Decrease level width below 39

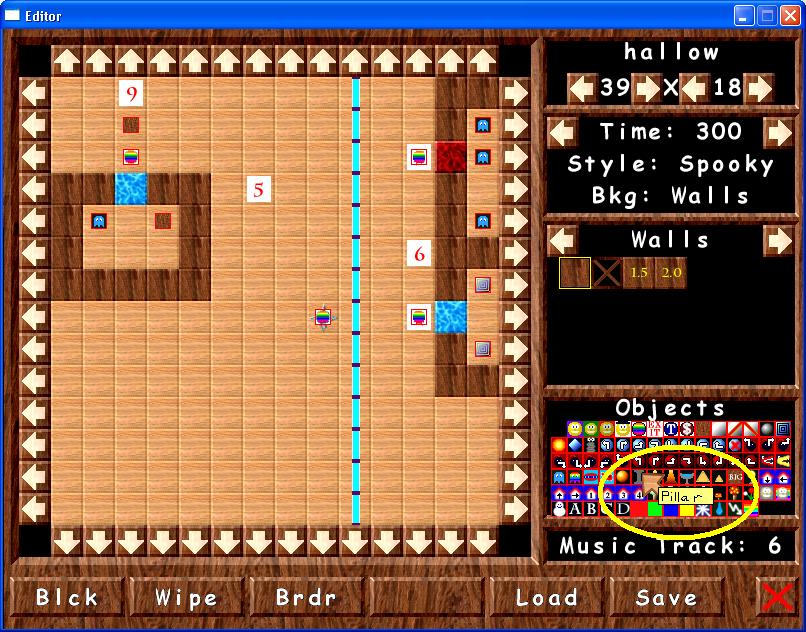(582, 88)
